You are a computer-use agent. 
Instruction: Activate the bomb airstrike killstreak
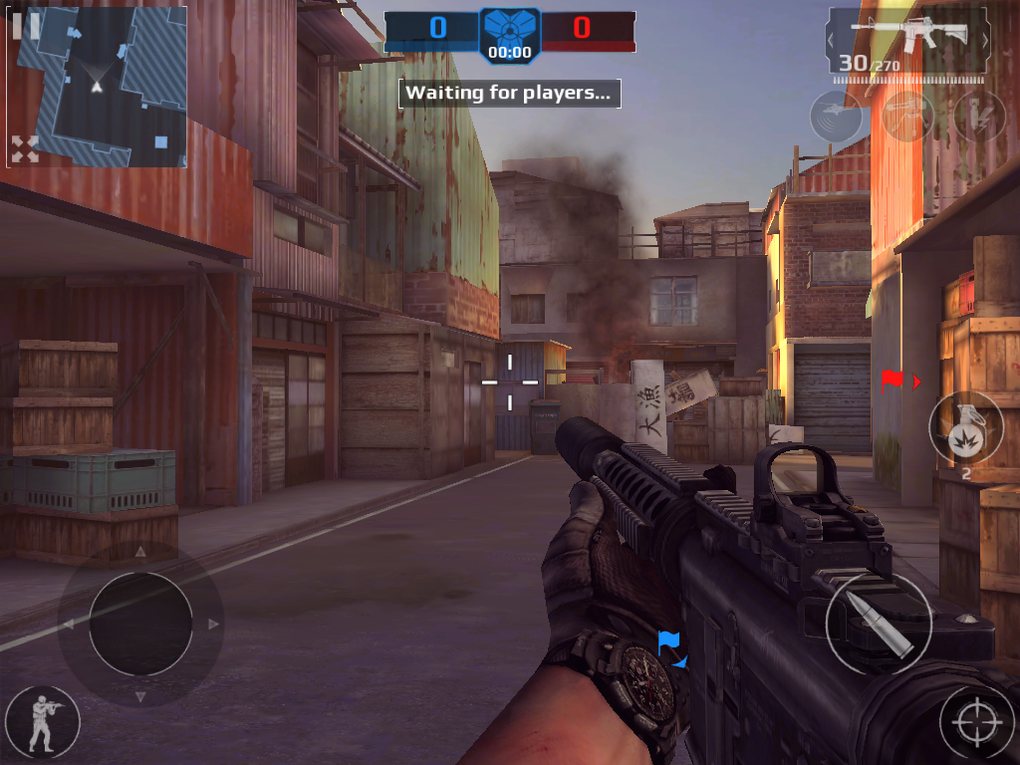tap(978, 117)
